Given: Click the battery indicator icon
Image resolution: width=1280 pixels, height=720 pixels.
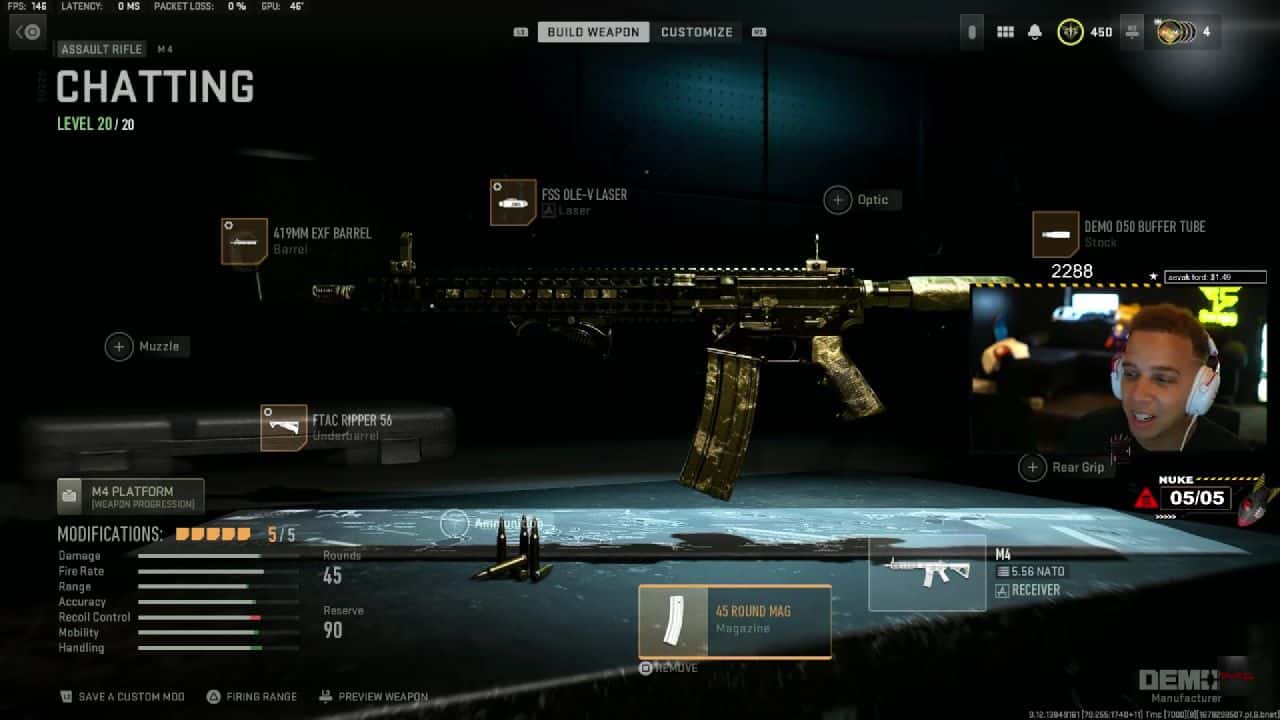Looking at the screenshot, I should click(x=970, y=31).
